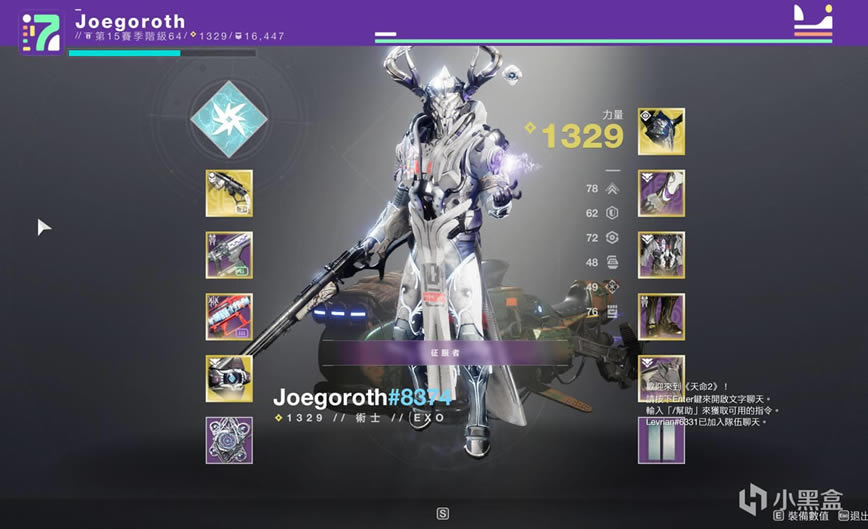Select the legendary energy weapon slot
The image size is (868, 529).
[x=229, y=255]
